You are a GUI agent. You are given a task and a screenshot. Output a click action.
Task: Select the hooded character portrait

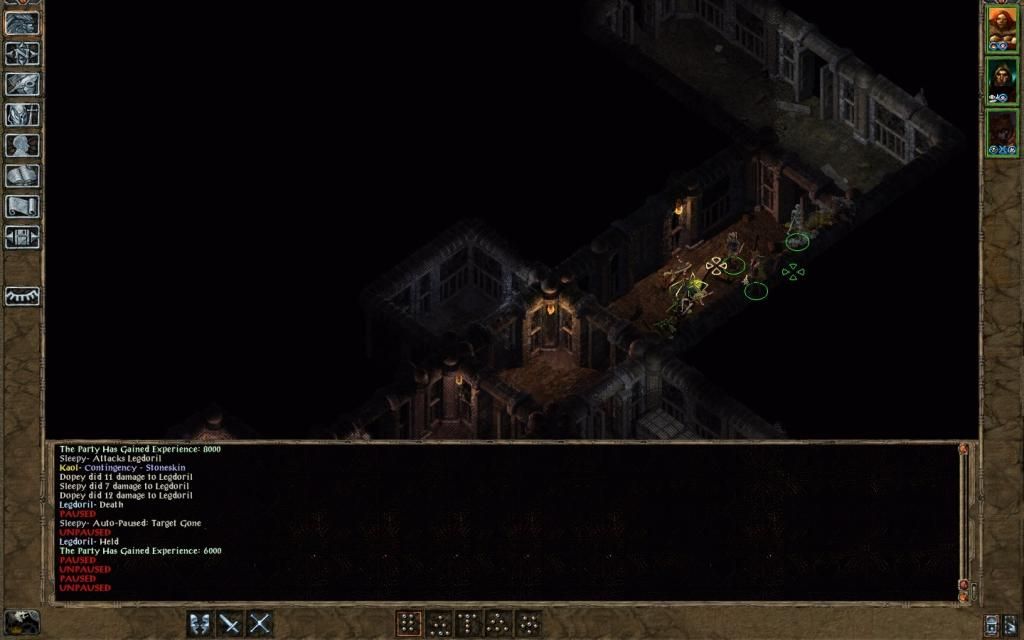[1002, 81]
